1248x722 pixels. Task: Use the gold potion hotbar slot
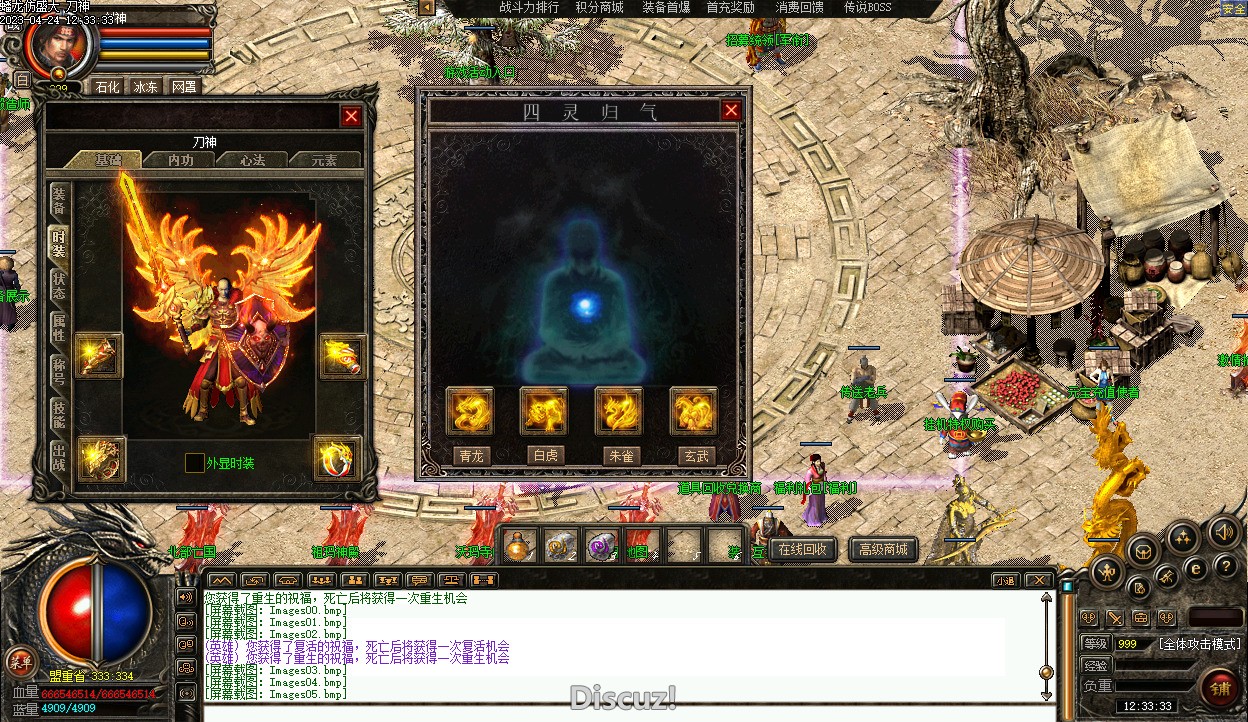pyautogui.click(x=518, y=546)
